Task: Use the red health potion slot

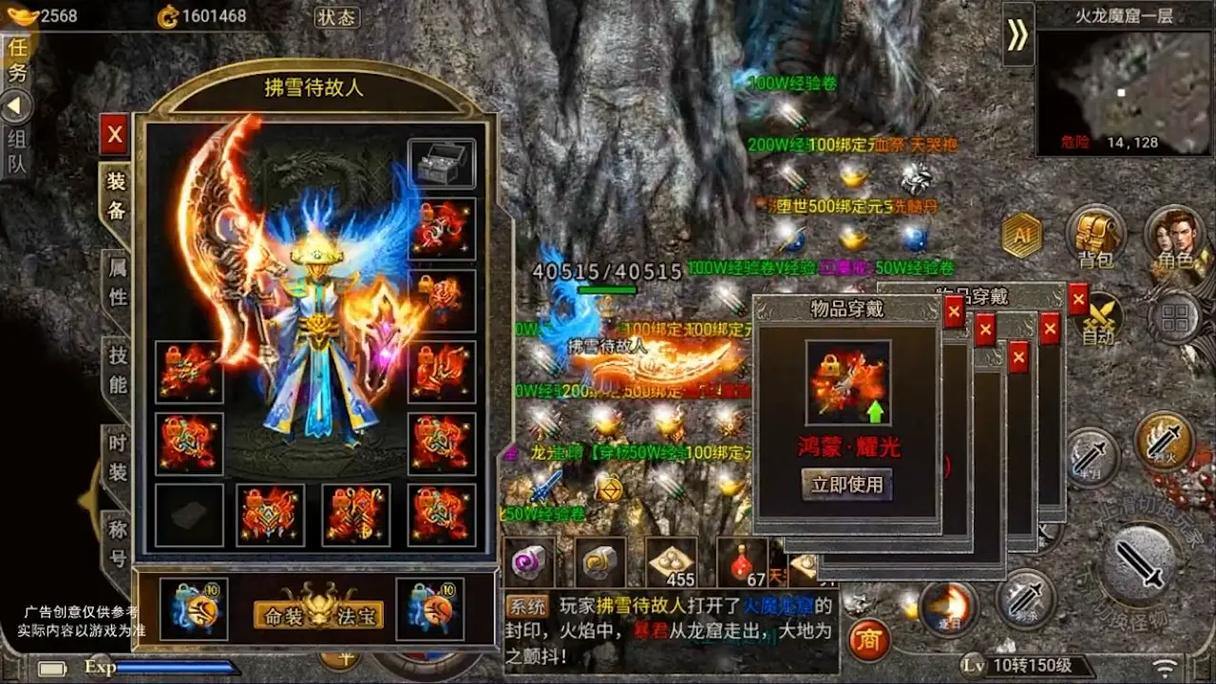Action: coord(742,564)
